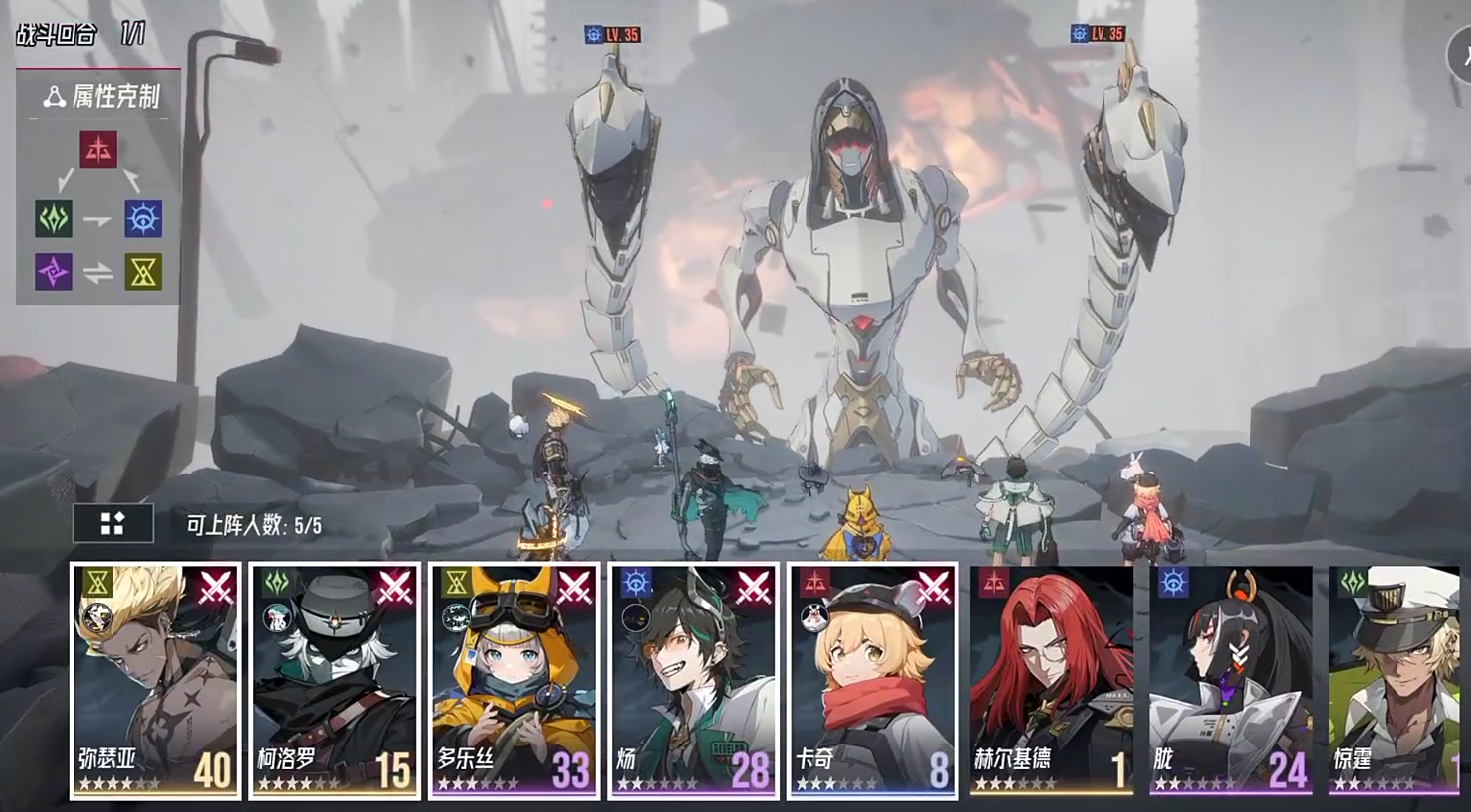Select the 胧 character card
The height and width of the screenshot is (812, 1471).
pos(1231,680)
